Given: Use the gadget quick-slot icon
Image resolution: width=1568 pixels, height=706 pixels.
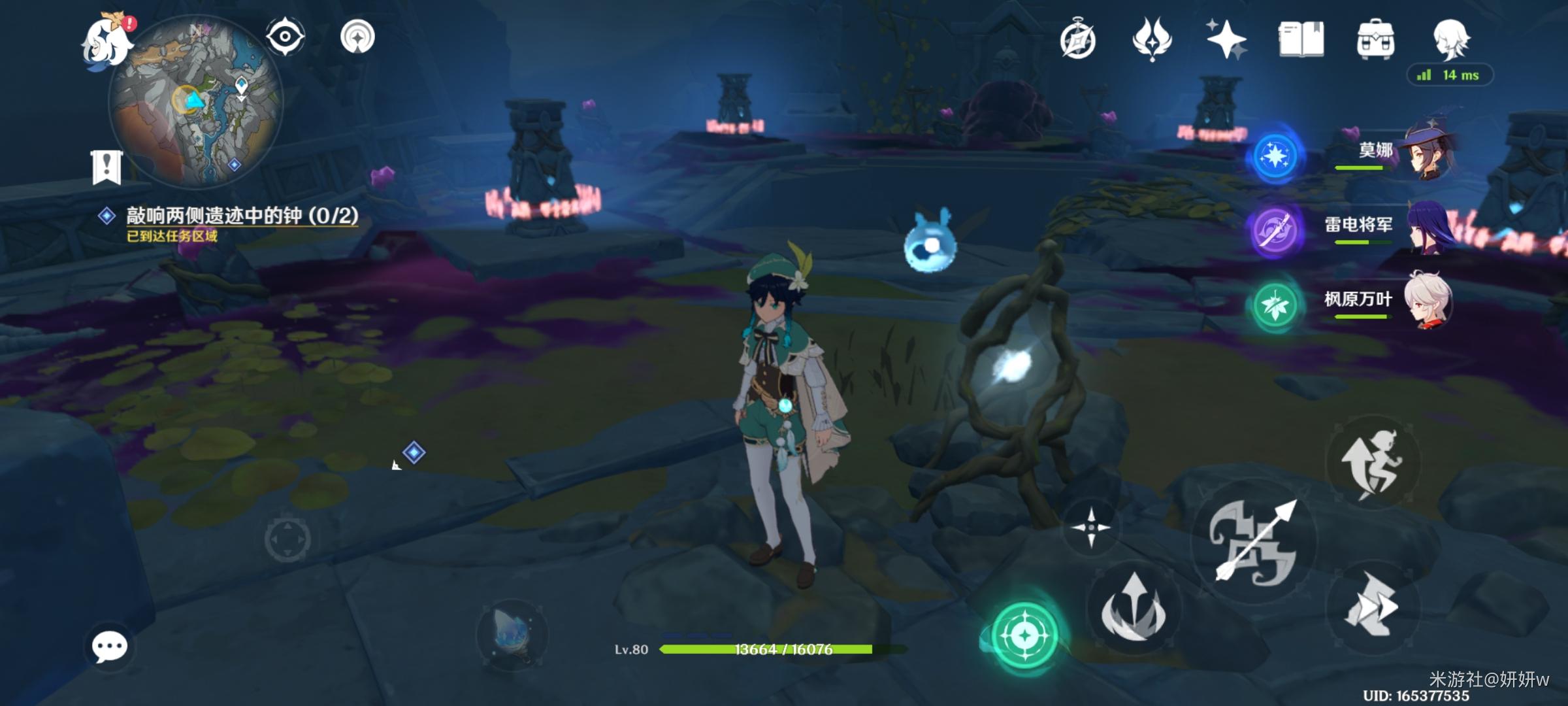Looking at the screenshot, I should 512,635.
